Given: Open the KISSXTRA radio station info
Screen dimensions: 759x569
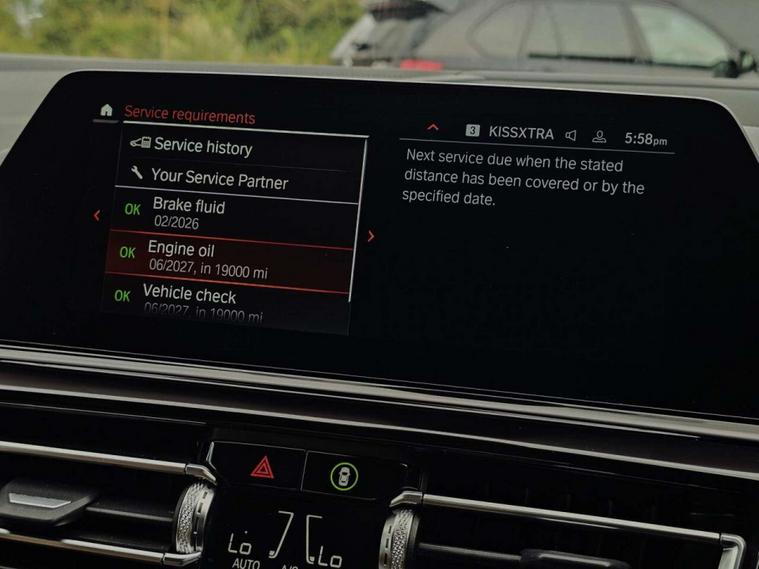Looking at the screenshot, I should (x=520, y=134).
